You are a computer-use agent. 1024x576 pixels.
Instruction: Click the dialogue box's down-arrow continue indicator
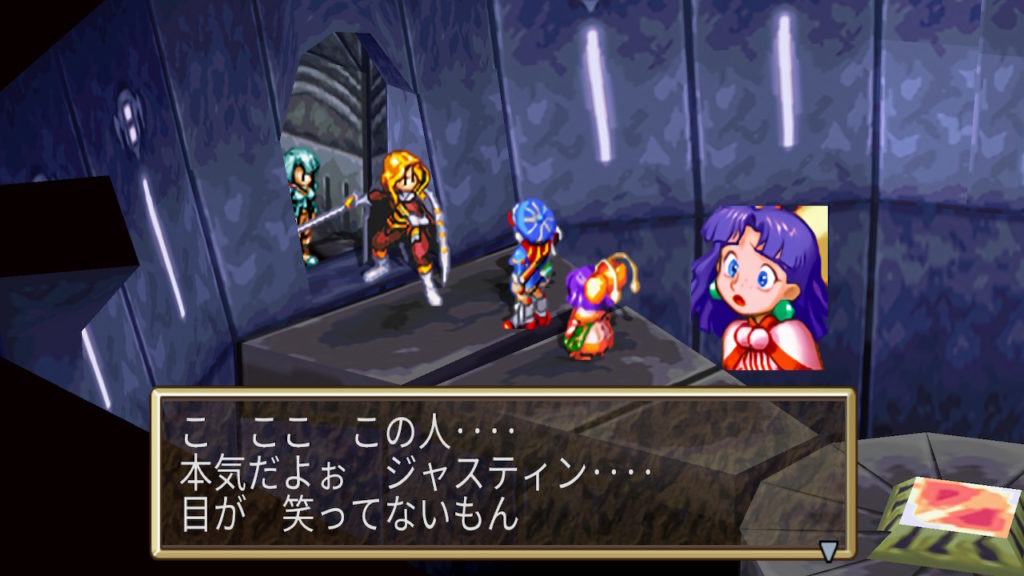[828, 549]
